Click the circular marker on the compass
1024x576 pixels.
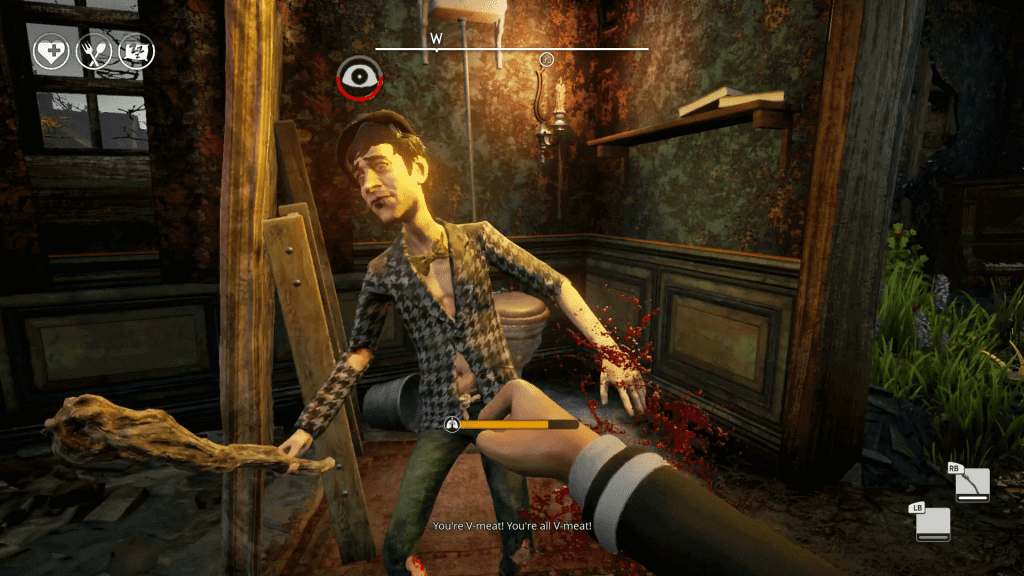pos(547,59)
